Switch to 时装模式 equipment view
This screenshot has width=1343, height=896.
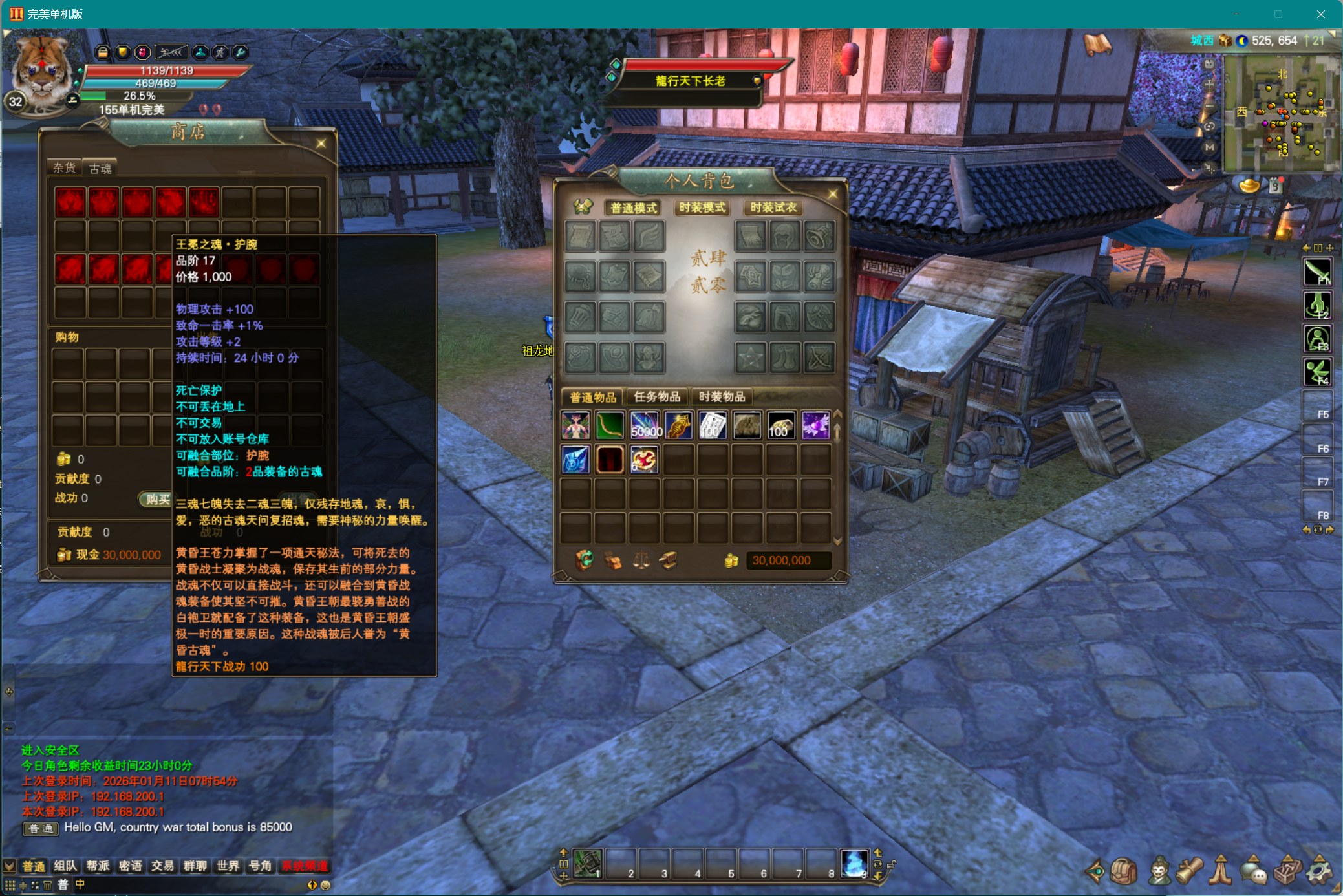[702, 208]
